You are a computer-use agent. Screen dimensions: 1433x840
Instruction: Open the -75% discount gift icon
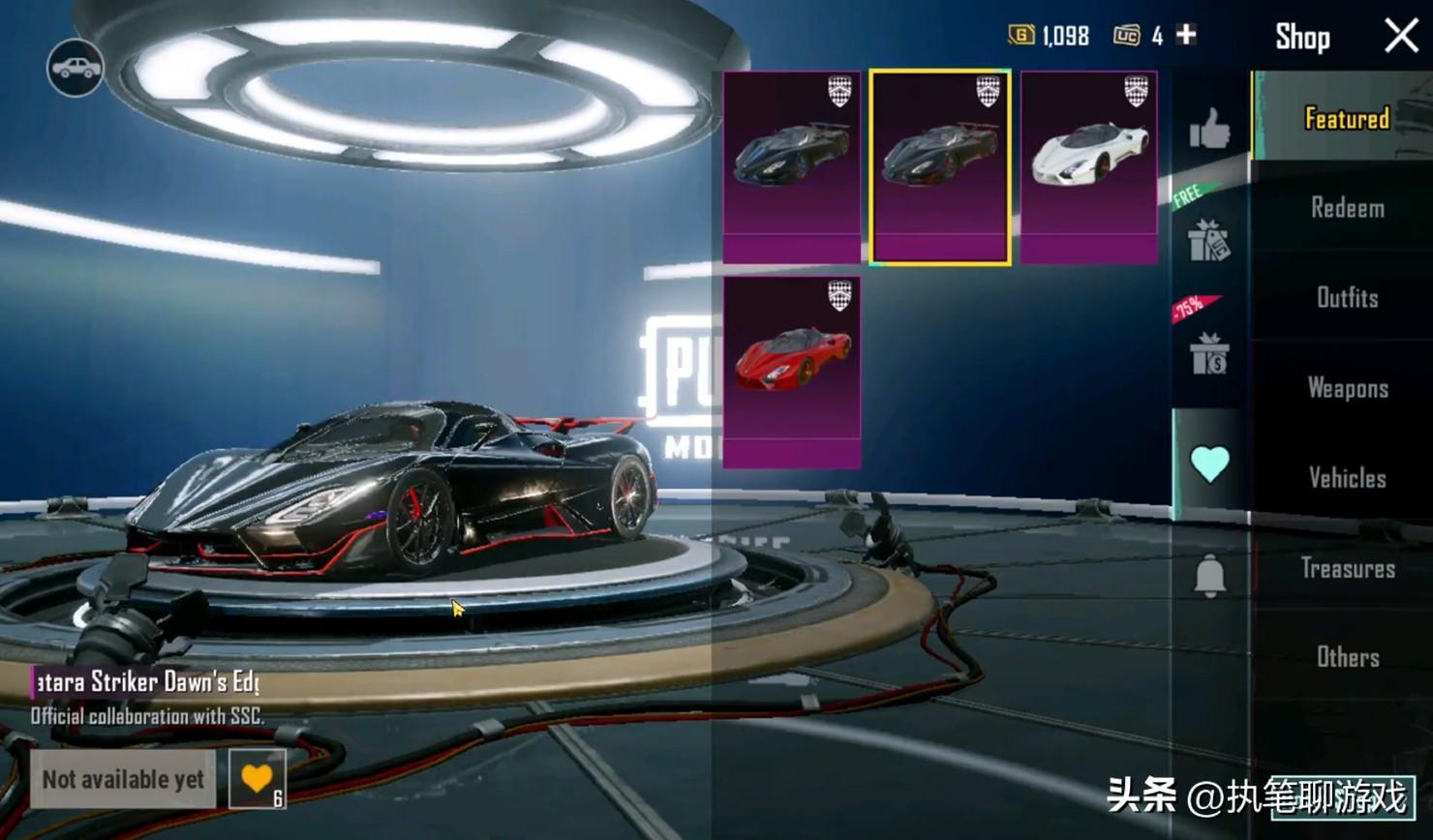tap(1208, 353)
